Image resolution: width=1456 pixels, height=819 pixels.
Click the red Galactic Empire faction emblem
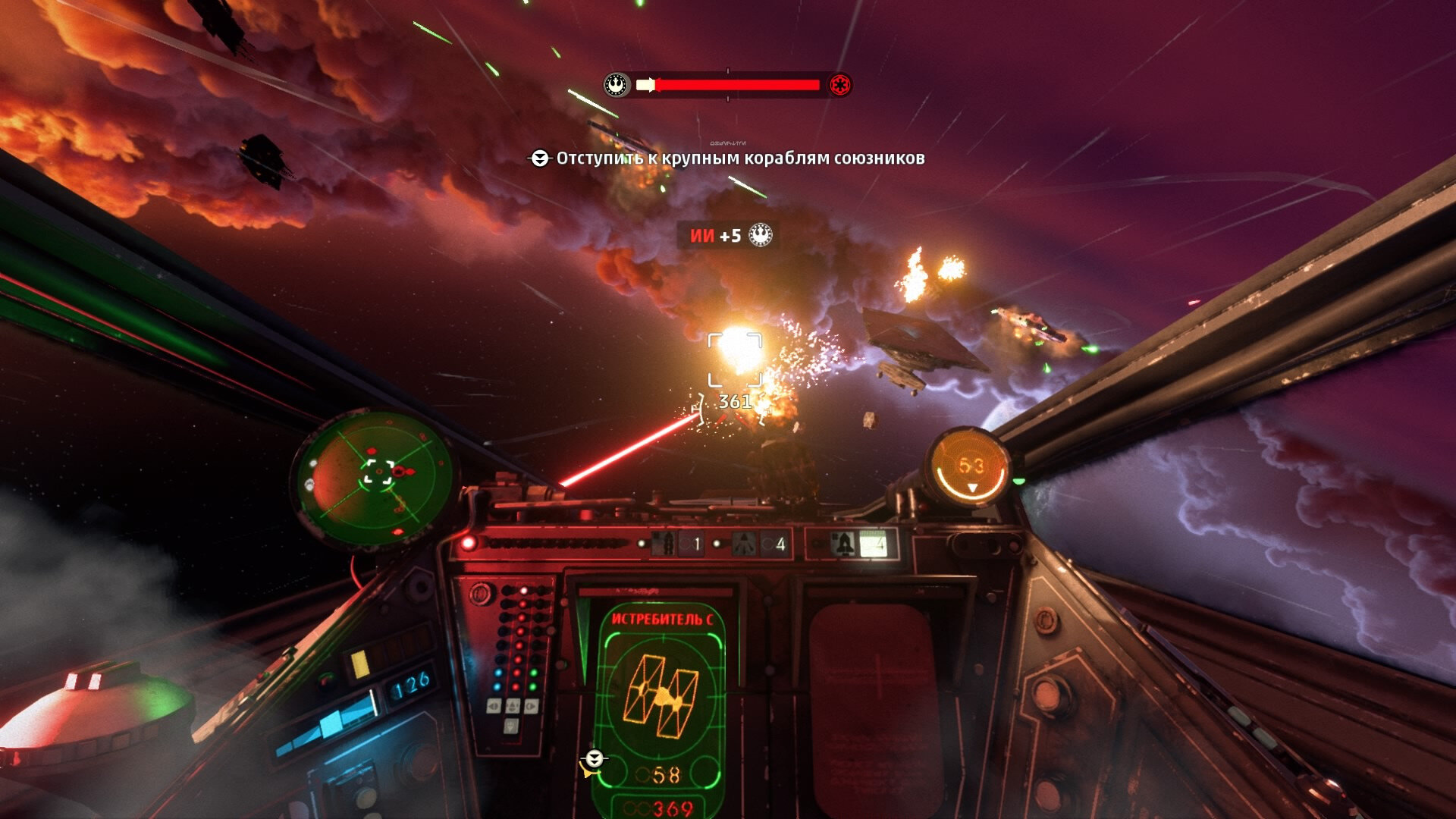839,85
